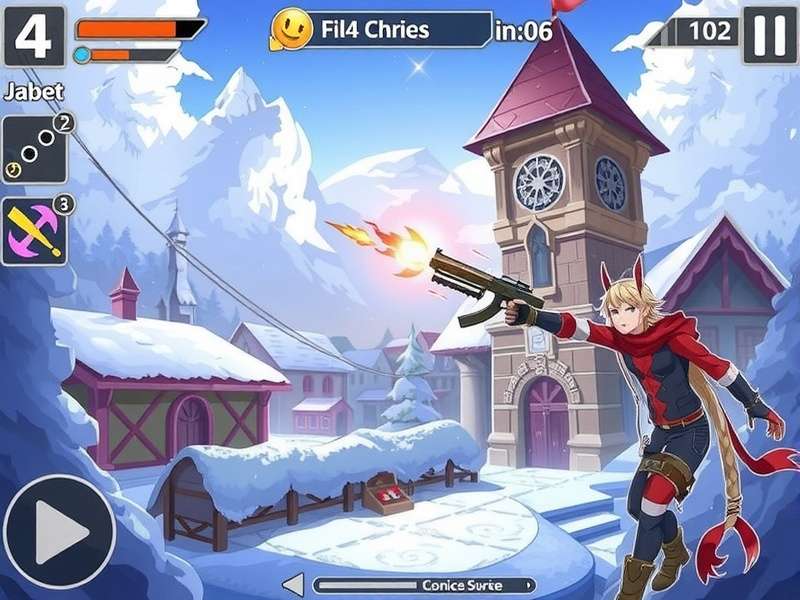Select the Conice Surie bottom bar
The width and height of the screenshot is (800, 600).
424,585
